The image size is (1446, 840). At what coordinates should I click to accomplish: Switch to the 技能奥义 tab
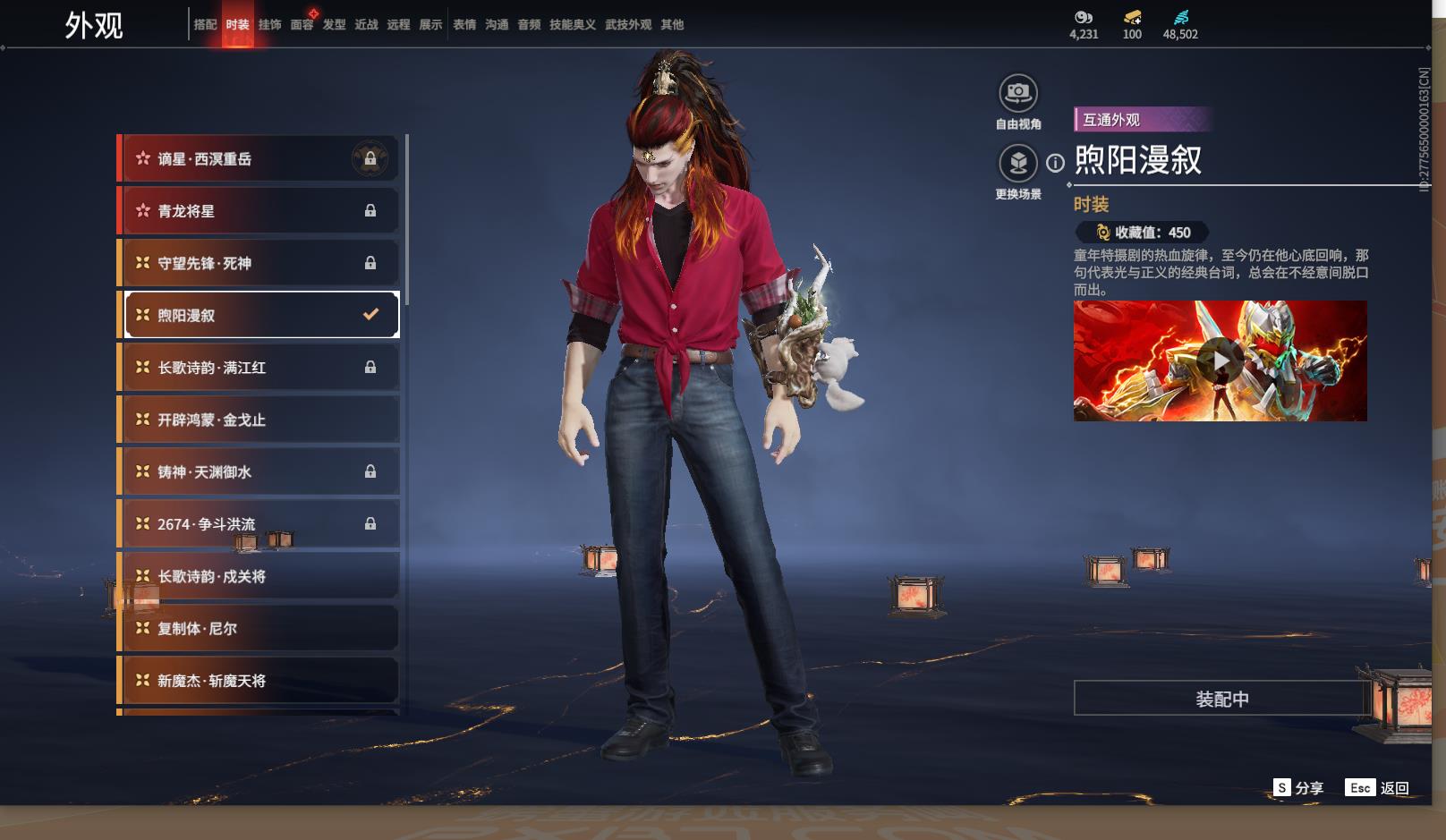(572, 25)
